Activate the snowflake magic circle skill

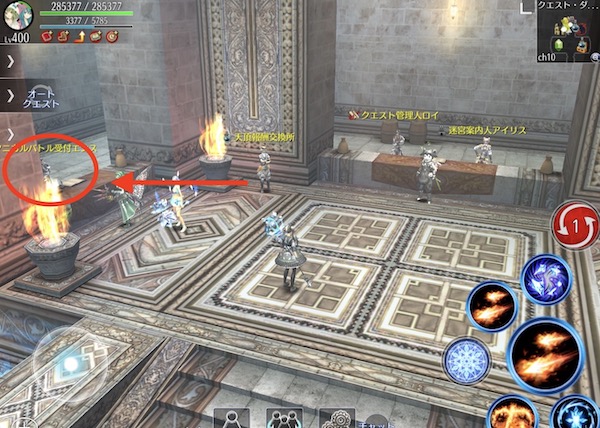pos(467,358)
